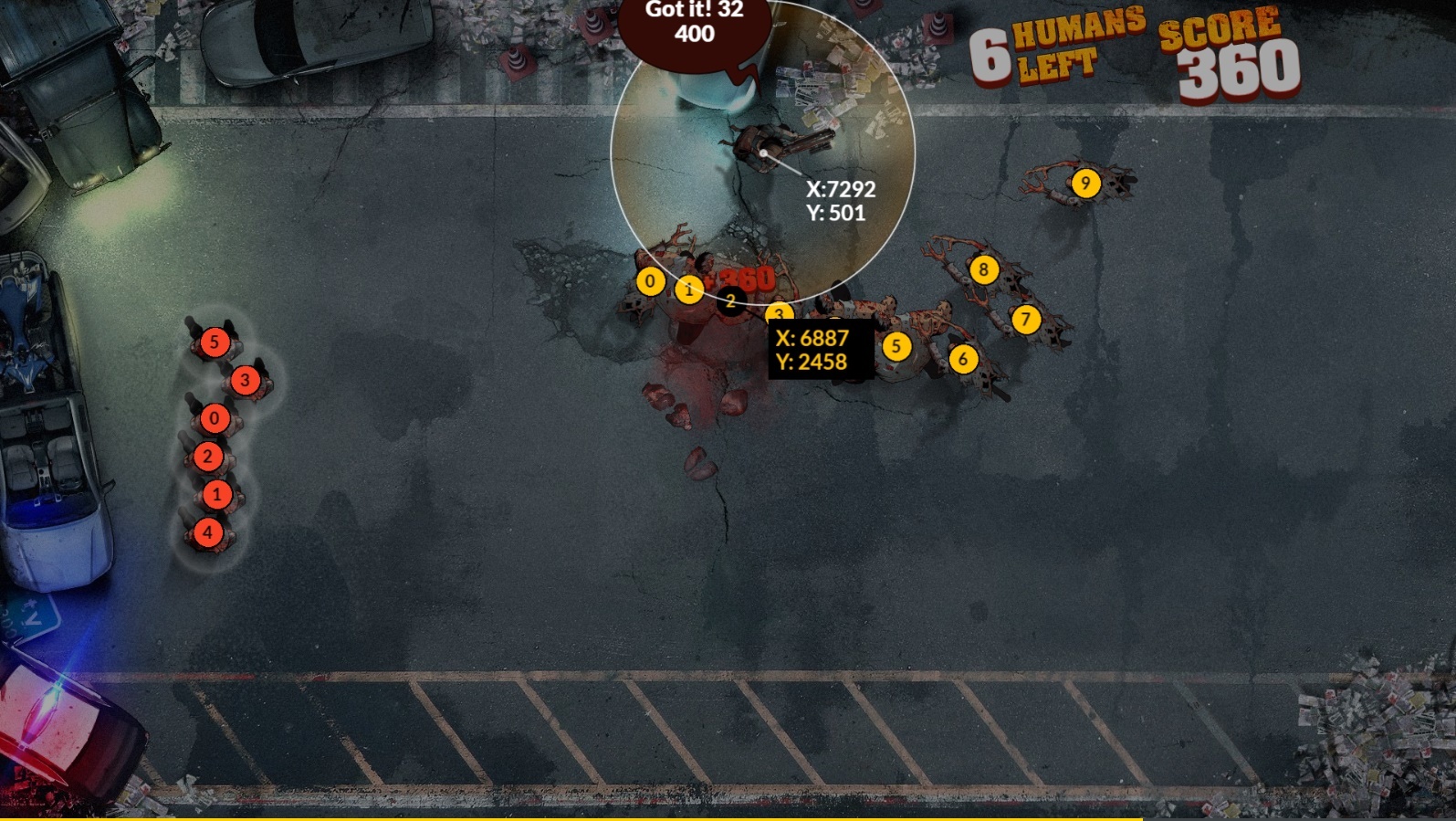Pick the red human marker 1

216,495
